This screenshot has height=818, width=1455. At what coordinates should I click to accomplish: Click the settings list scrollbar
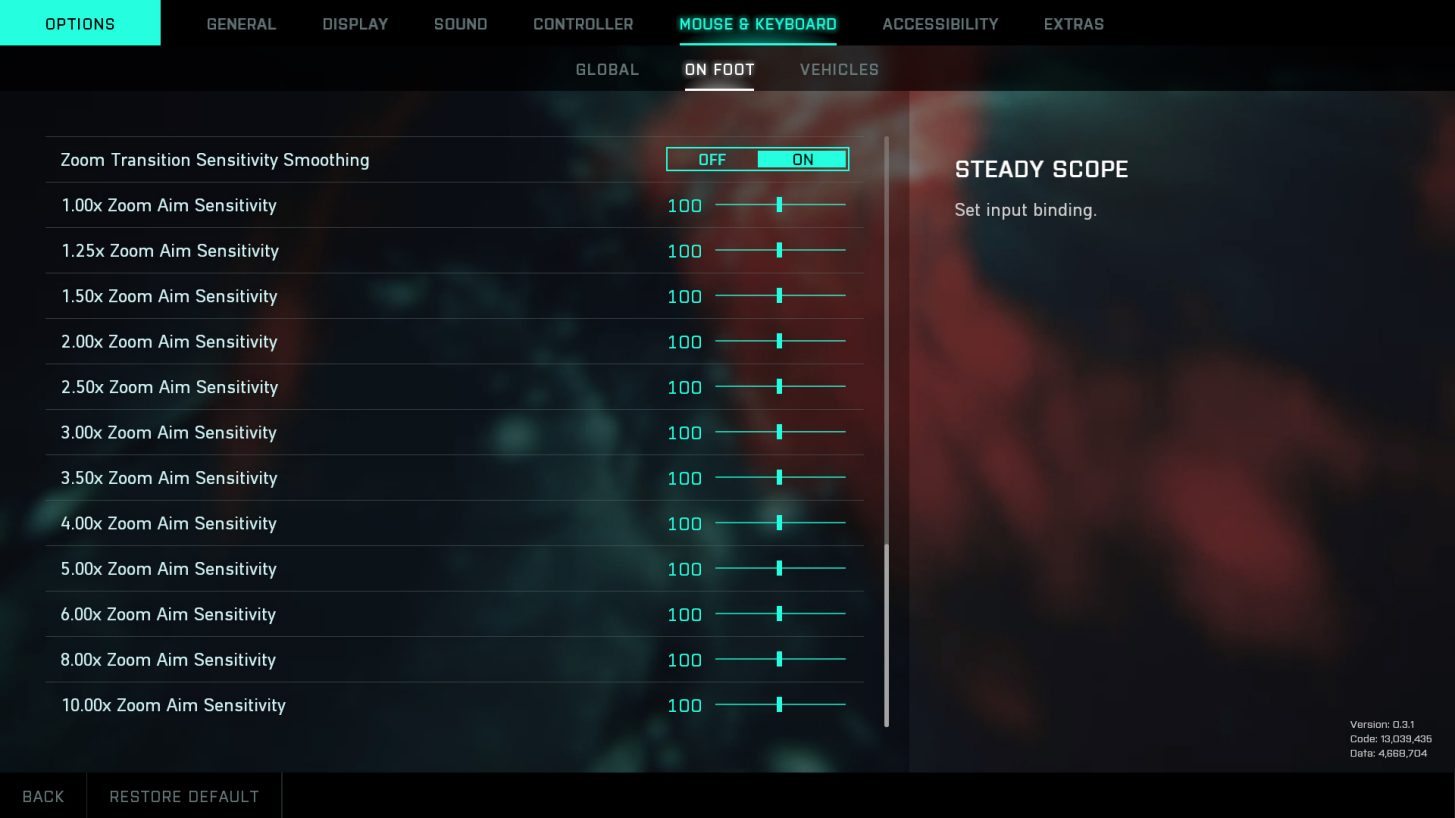(x=886, y=635)
